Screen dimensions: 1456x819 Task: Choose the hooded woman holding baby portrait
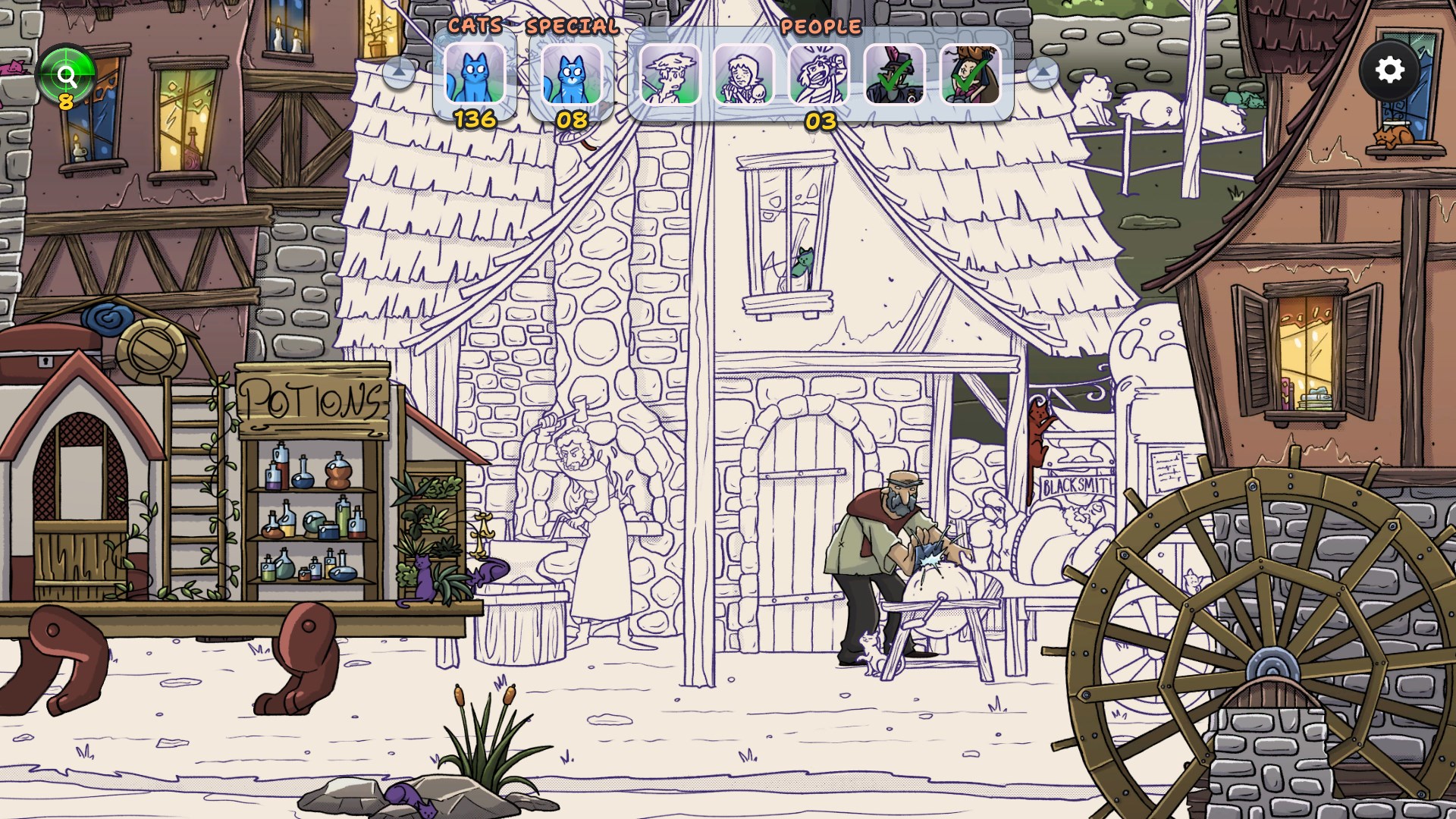click(x=744, y=74)
